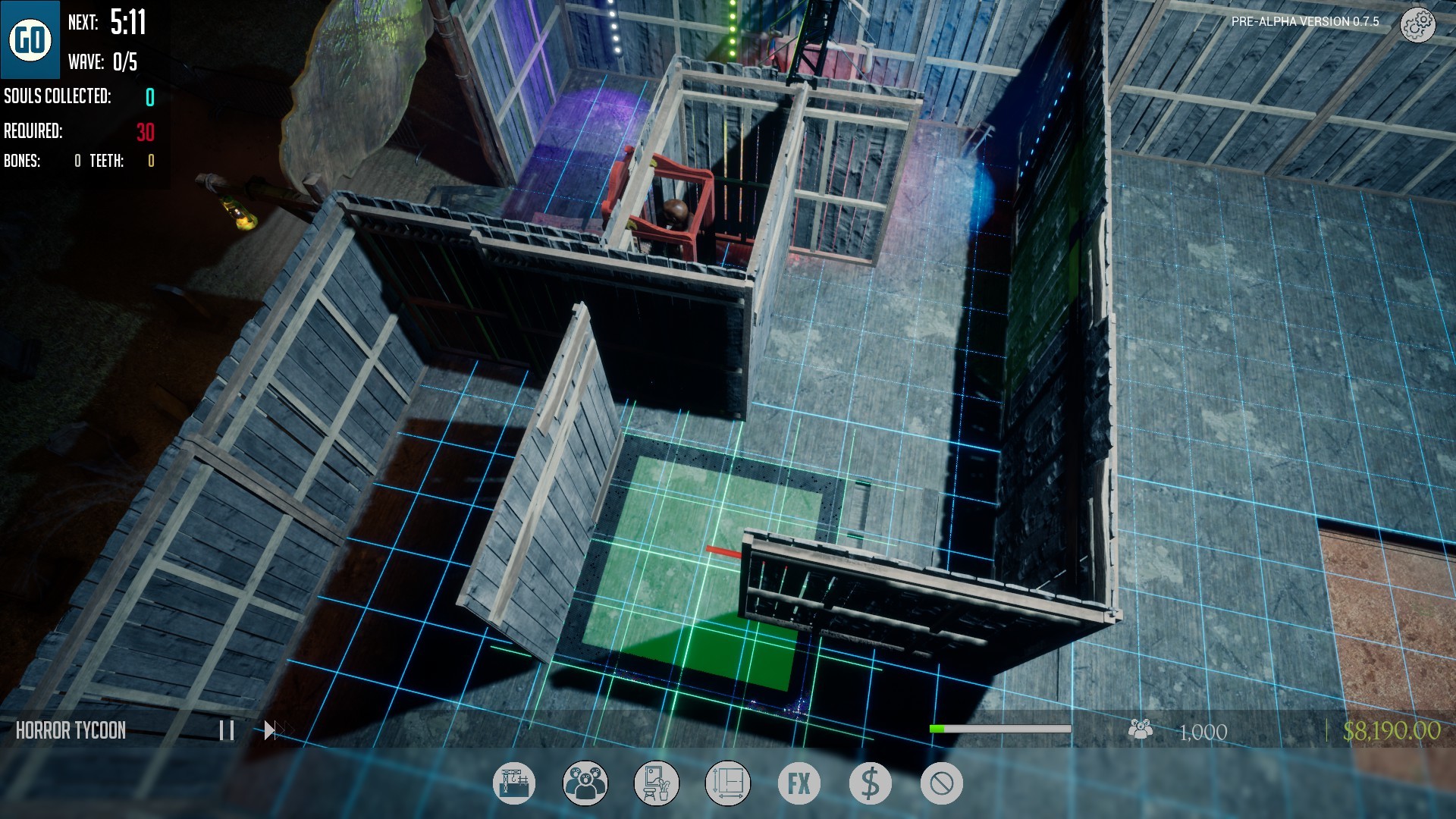Open the settings gear in top-right corner
This screenshot has width=1456, height=819.
click(x=1417, y=25)
